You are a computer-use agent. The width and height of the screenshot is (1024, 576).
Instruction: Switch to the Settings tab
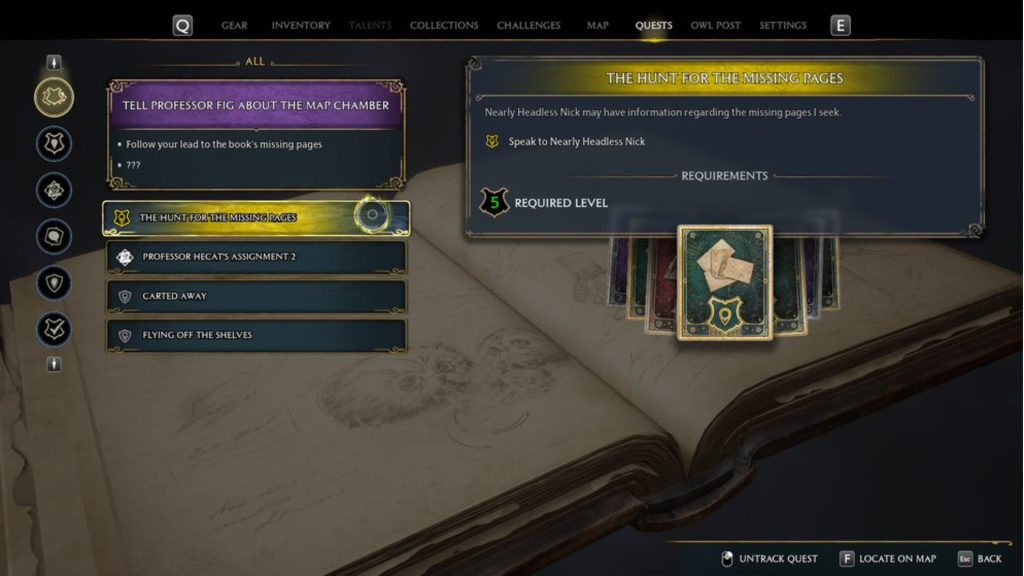(x=783, y=25)
